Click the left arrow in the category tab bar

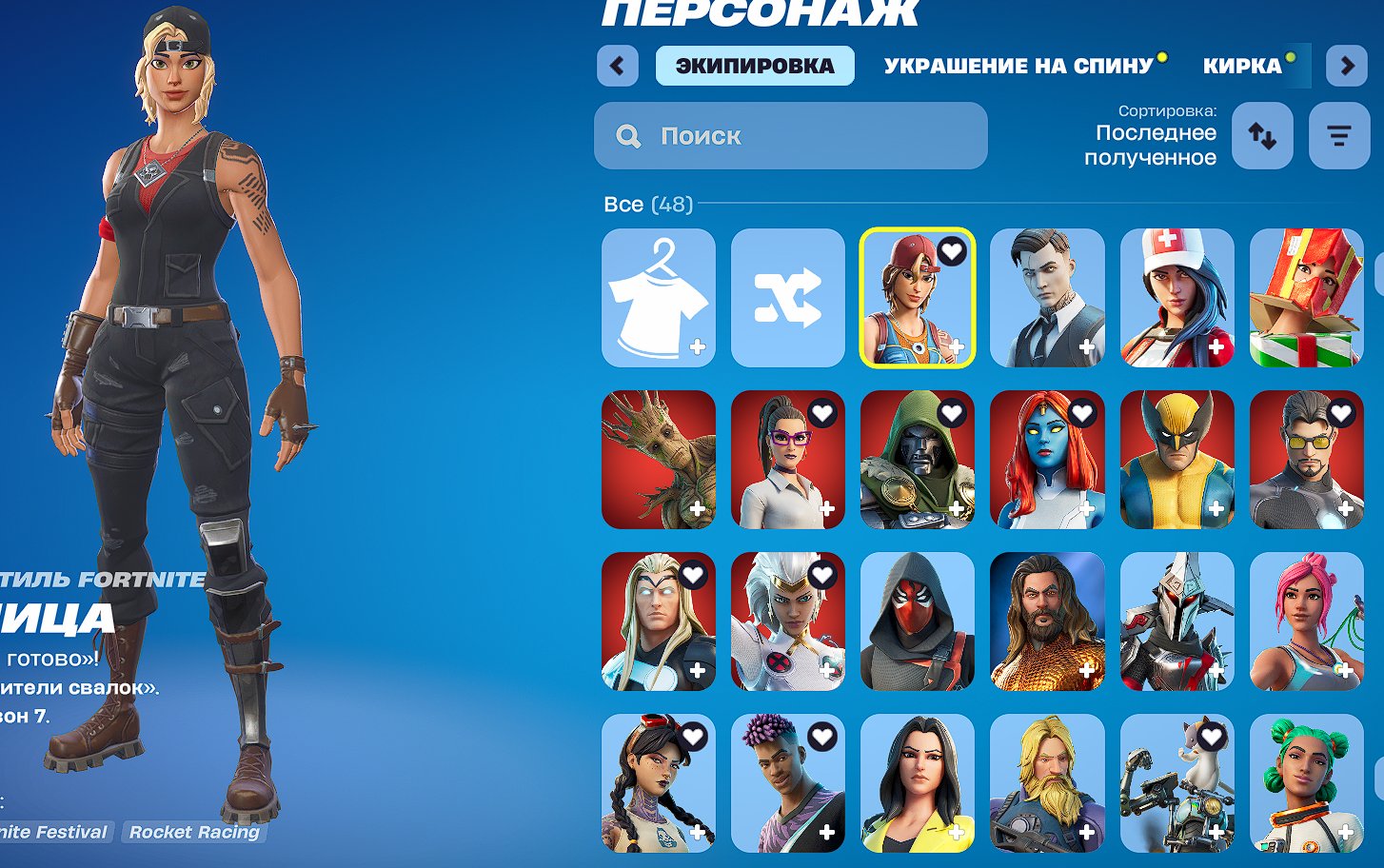click(x=618, y=66)
